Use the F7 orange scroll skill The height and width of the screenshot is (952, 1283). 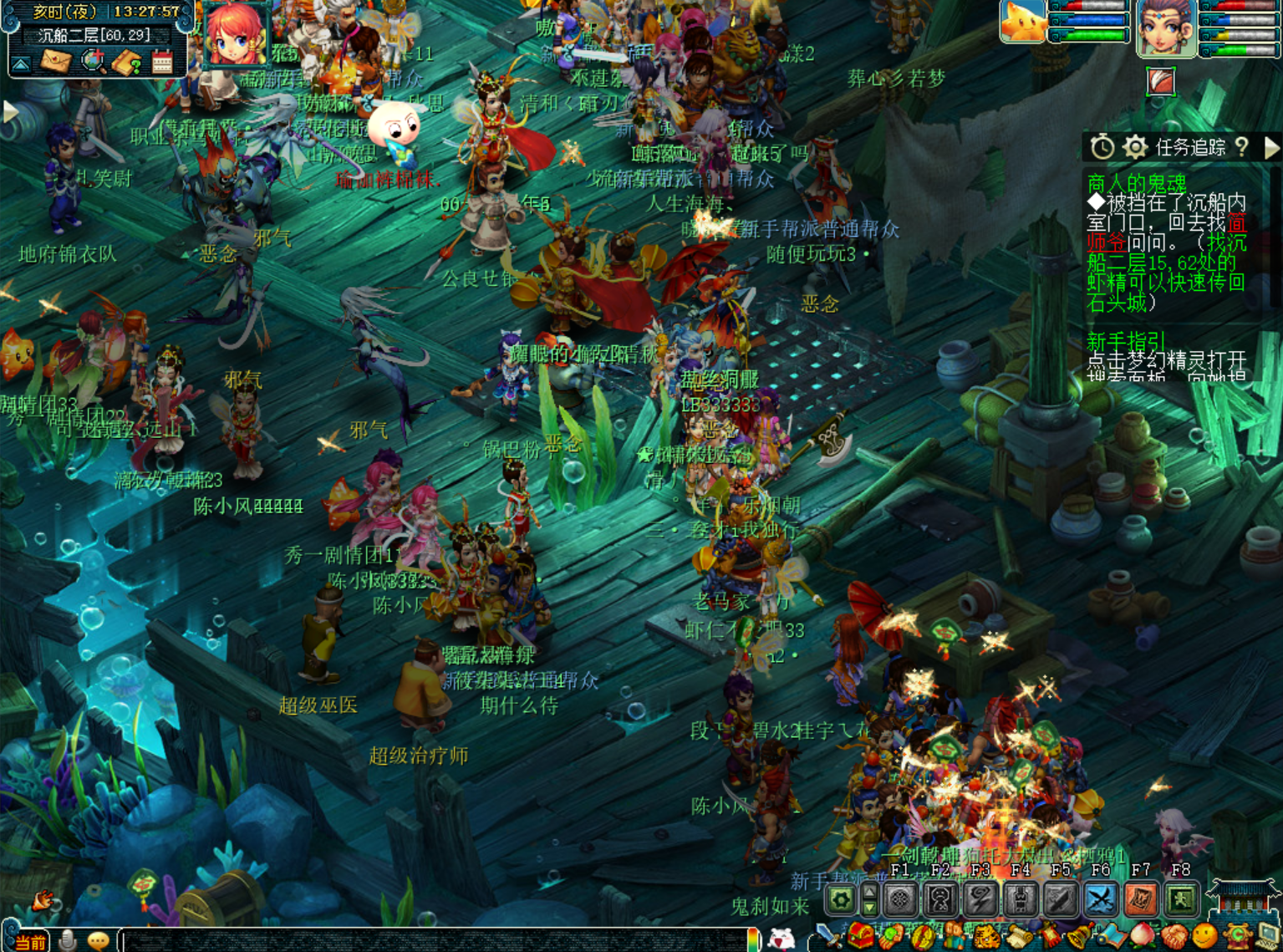click(1140, 899)
